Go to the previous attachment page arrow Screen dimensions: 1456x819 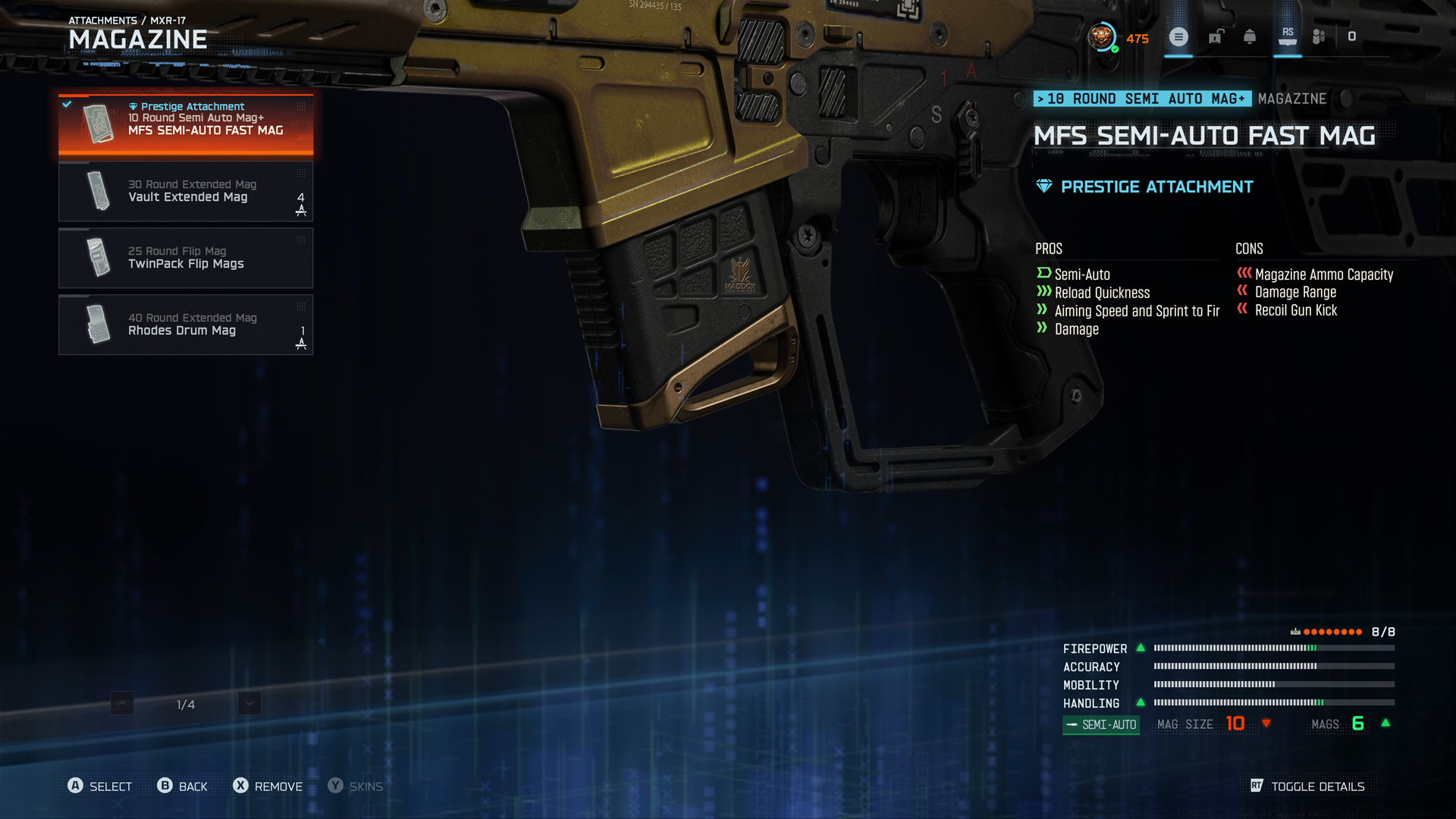pos(122,704)
